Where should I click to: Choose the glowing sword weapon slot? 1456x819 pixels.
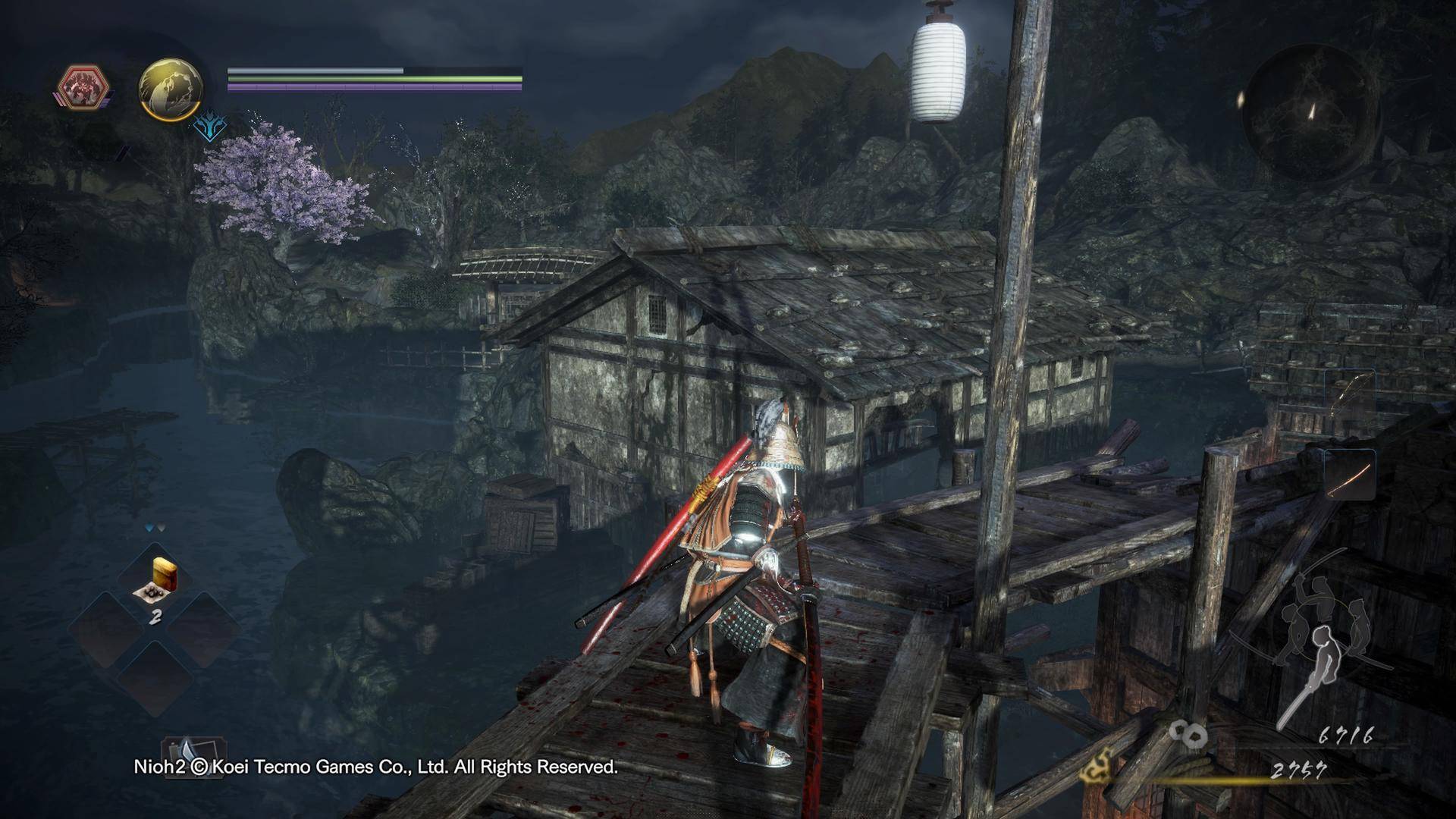(x=1351, y=475)
